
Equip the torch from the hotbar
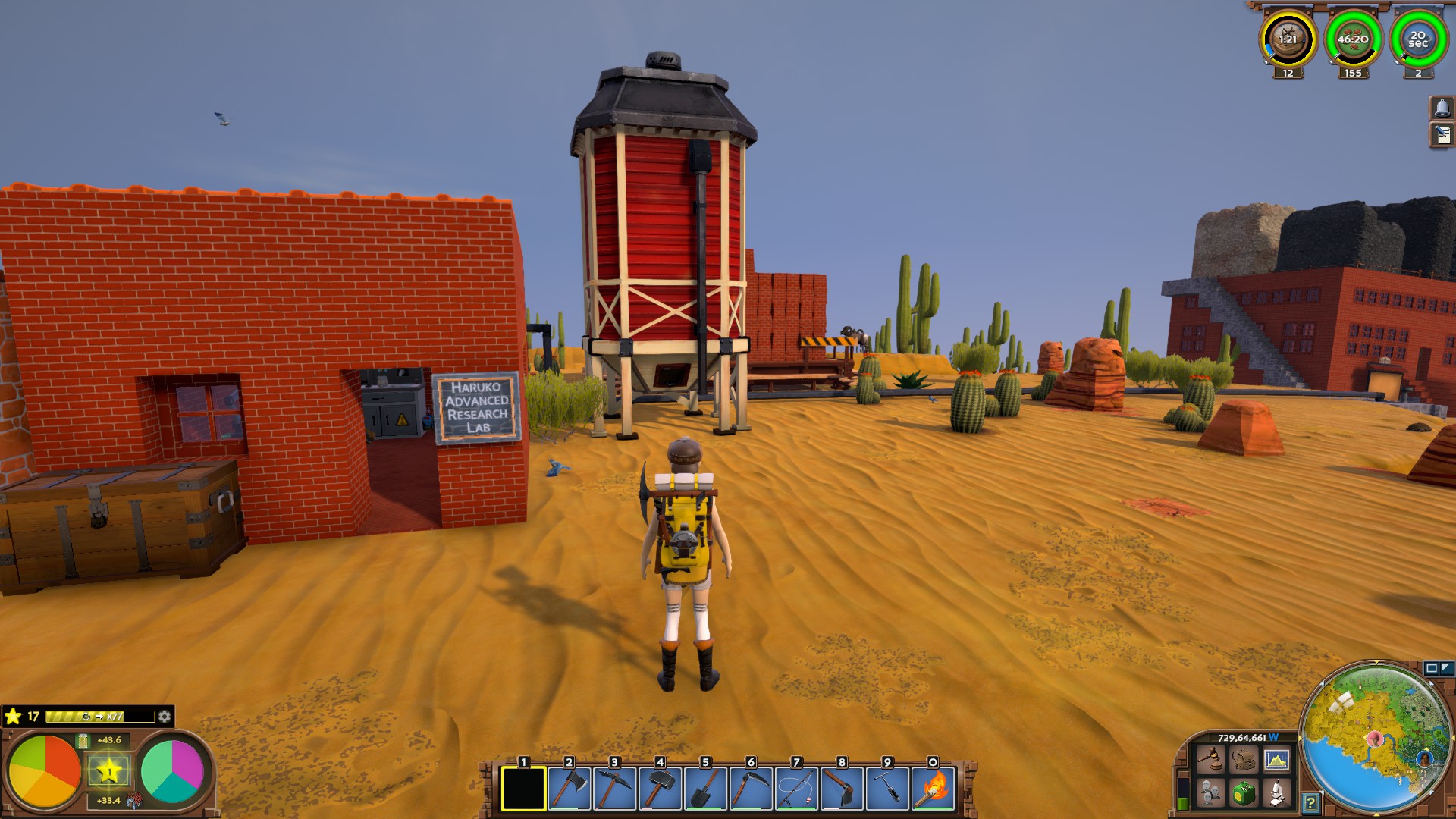(x=933, y=789)
